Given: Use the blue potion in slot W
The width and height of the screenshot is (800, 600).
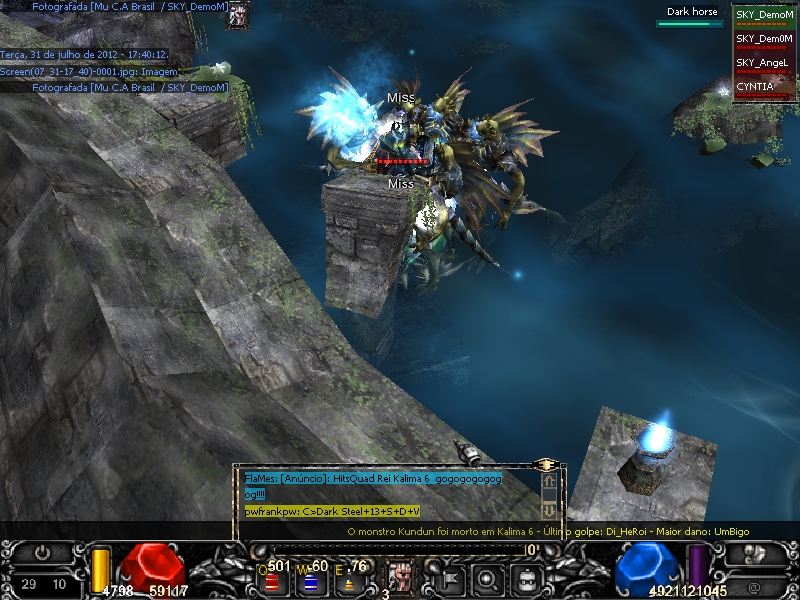Looking at the screenshot, I should (x=311, y=580).
